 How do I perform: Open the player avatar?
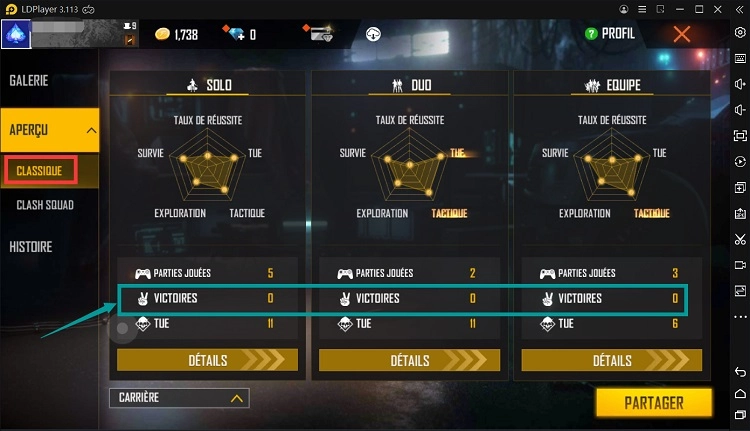pyautogui.click(x=17, y=34)
